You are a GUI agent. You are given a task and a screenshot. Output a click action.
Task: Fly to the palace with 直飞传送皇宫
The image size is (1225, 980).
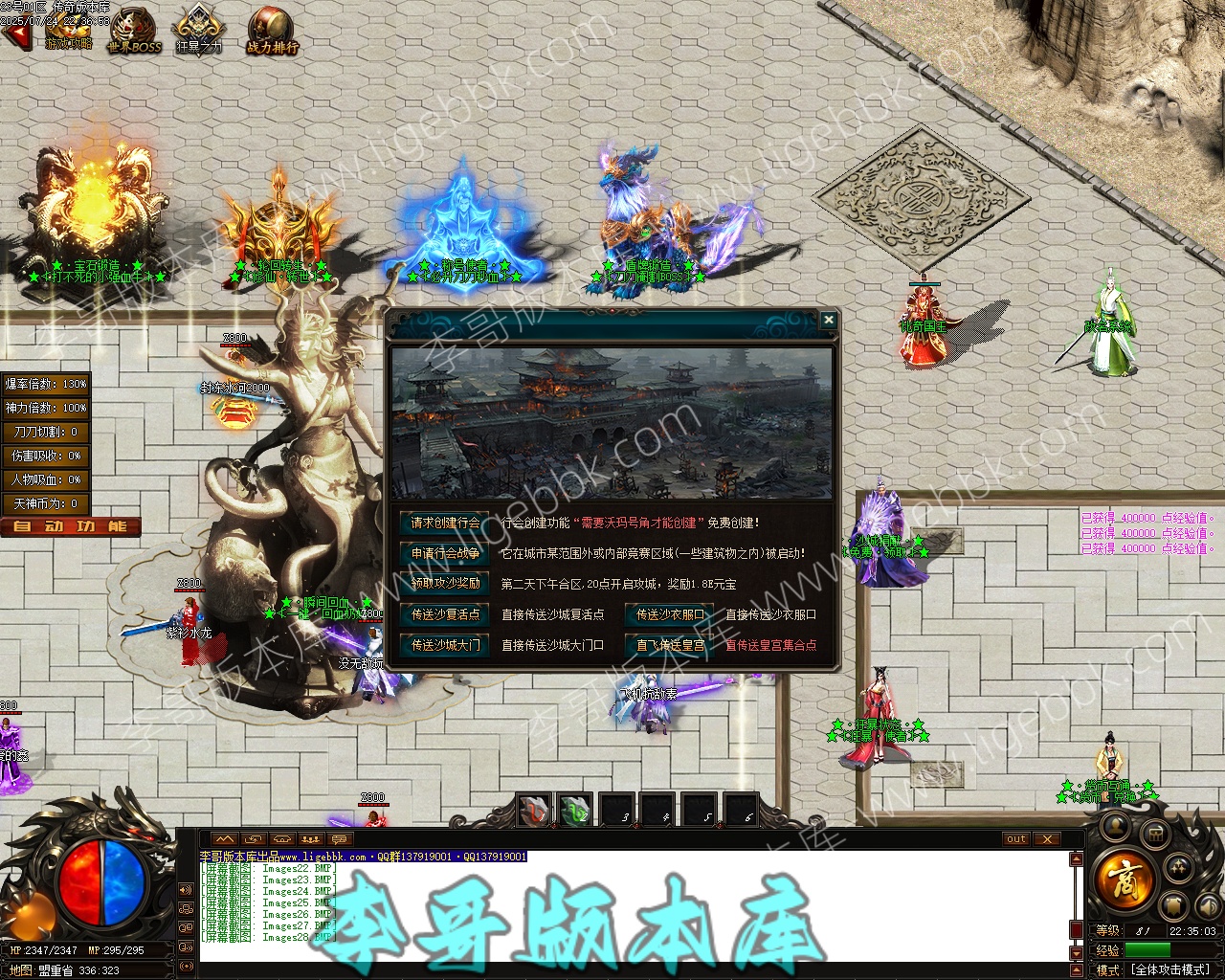tap(670, 645)
